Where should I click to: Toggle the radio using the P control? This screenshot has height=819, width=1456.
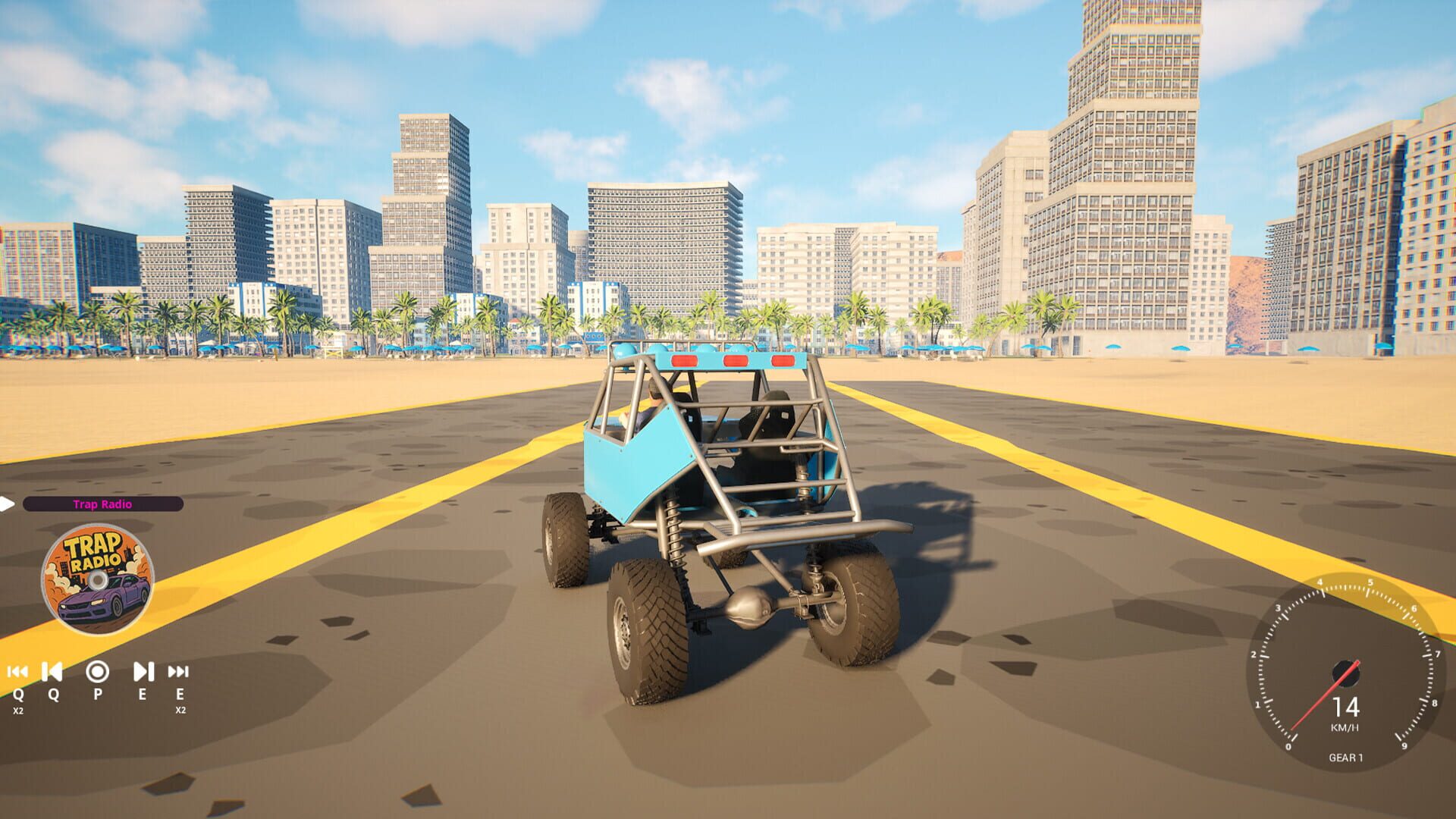click(x=97, y=694)
